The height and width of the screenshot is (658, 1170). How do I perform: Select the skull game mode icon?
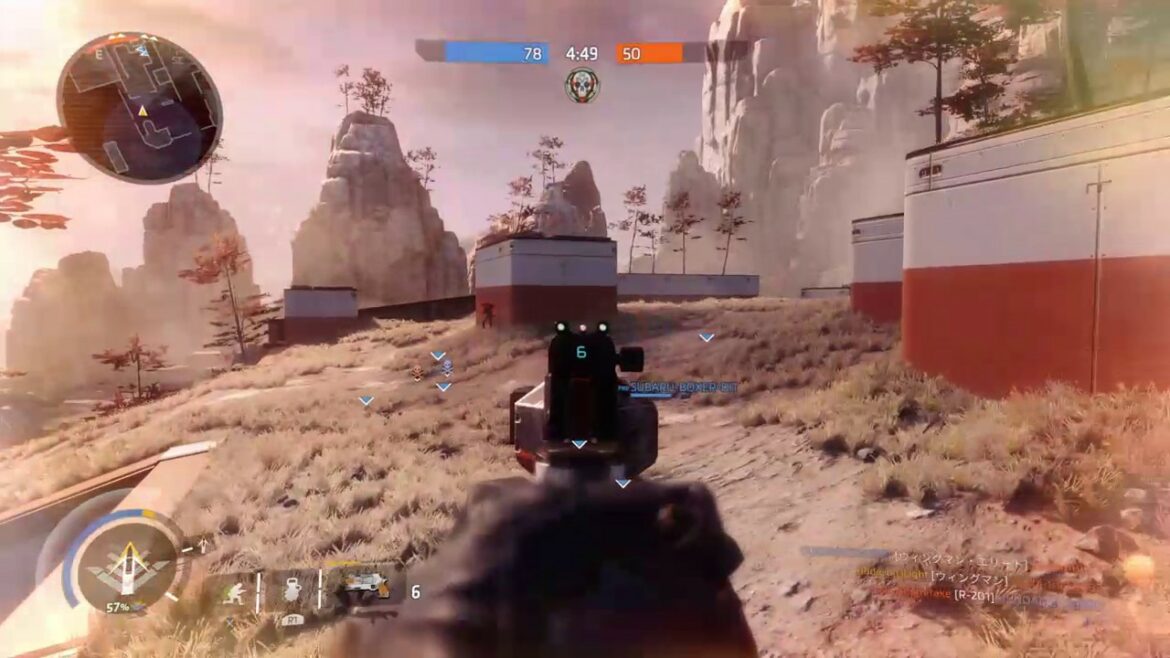pos(581,86)
